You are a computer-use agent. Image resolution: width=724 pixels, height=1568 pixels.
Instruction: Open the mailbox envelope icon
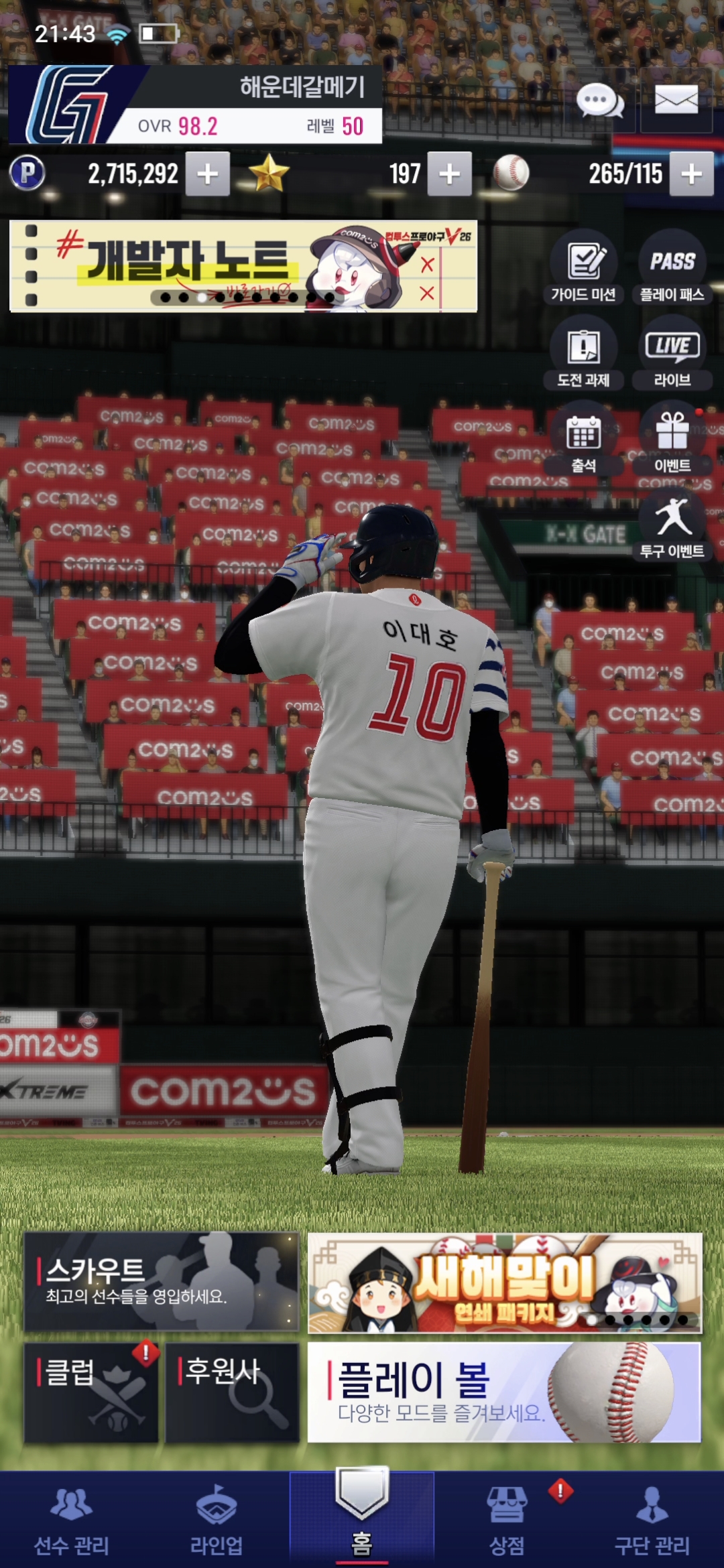(x=676, y=101)
